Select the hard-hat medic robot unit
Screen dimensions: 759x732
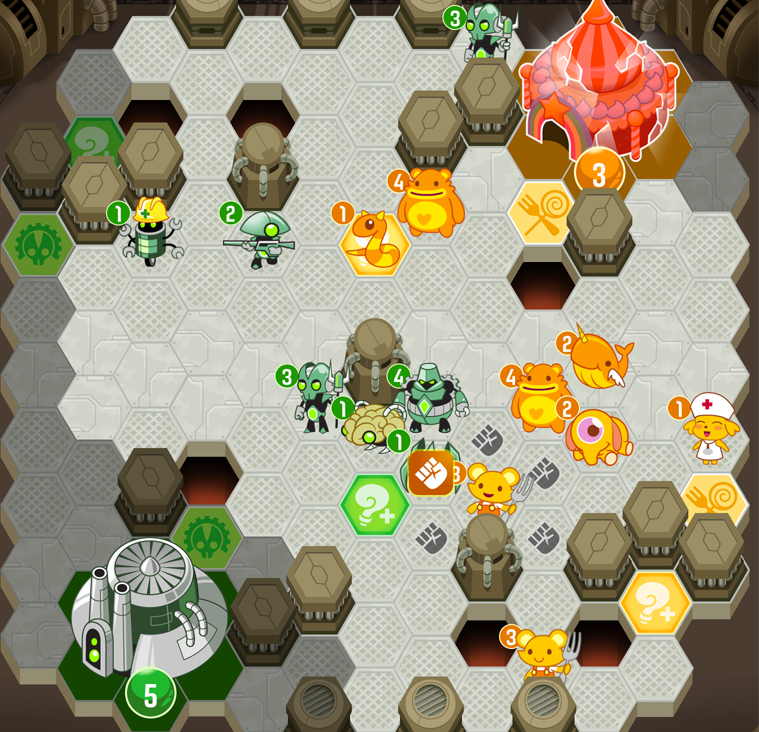click(149, 235)
